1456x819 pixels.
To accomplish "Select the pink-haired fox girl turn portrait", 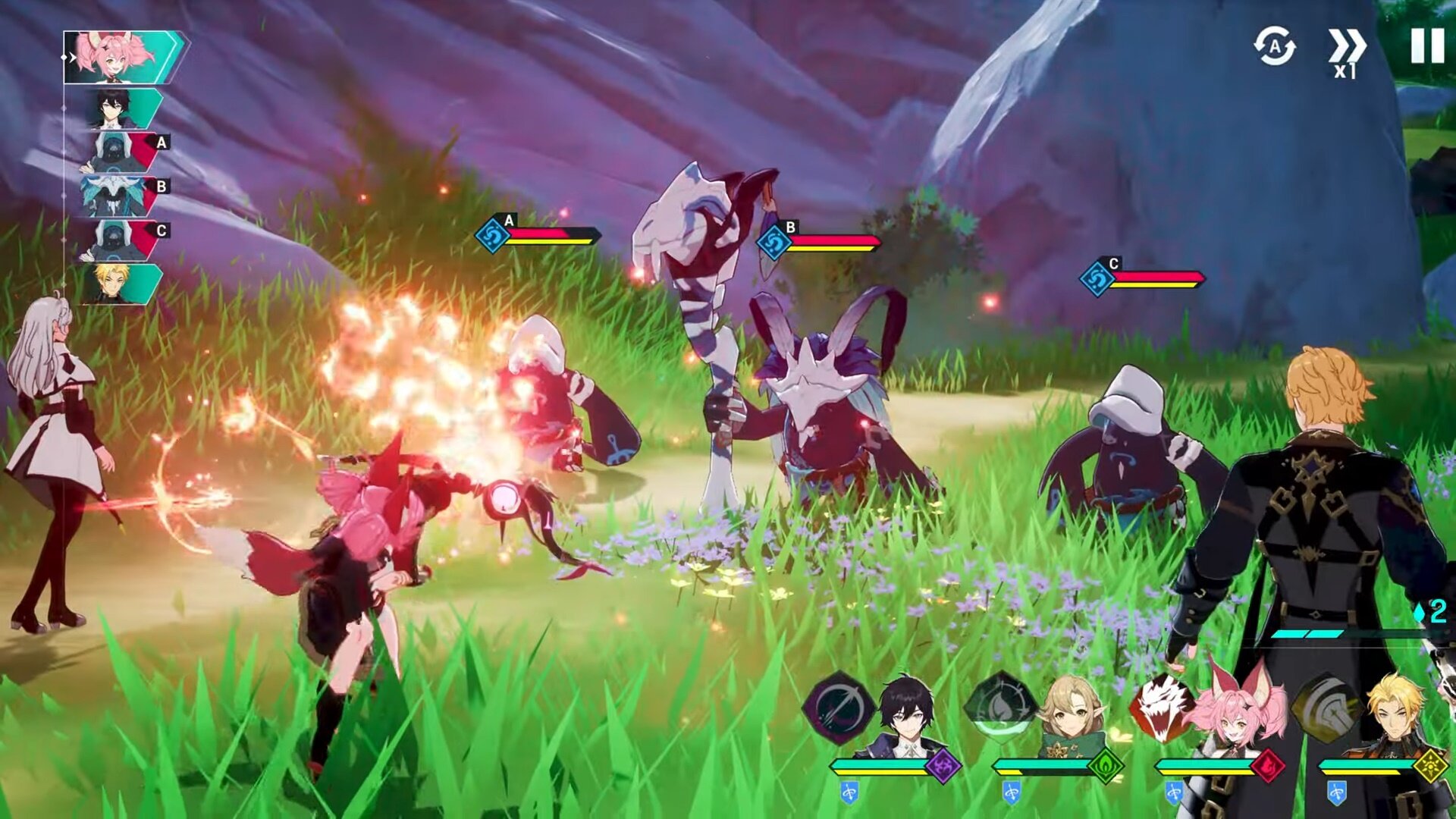I will click(x=123, y=57).
